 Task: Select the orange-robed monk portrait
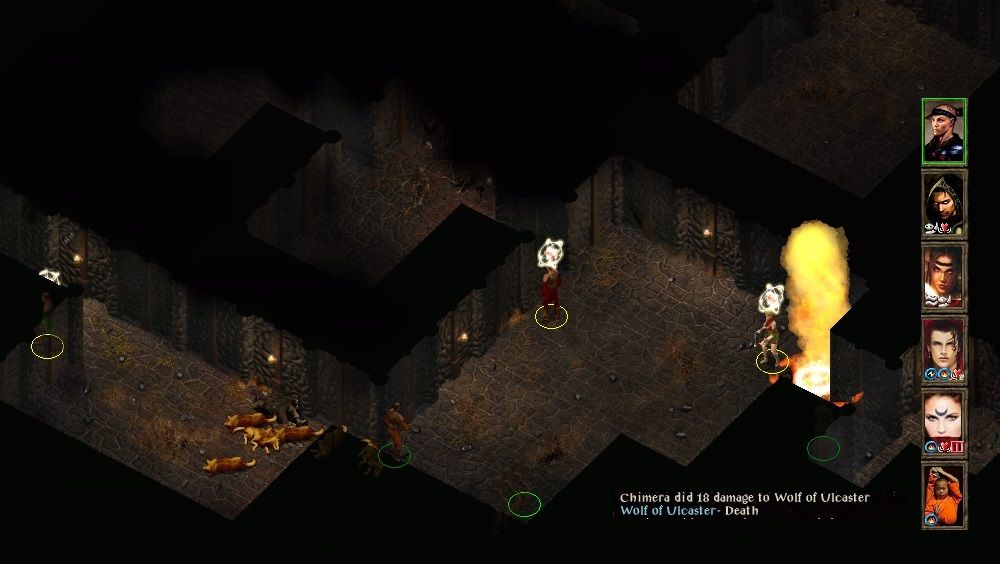(943, 496)
